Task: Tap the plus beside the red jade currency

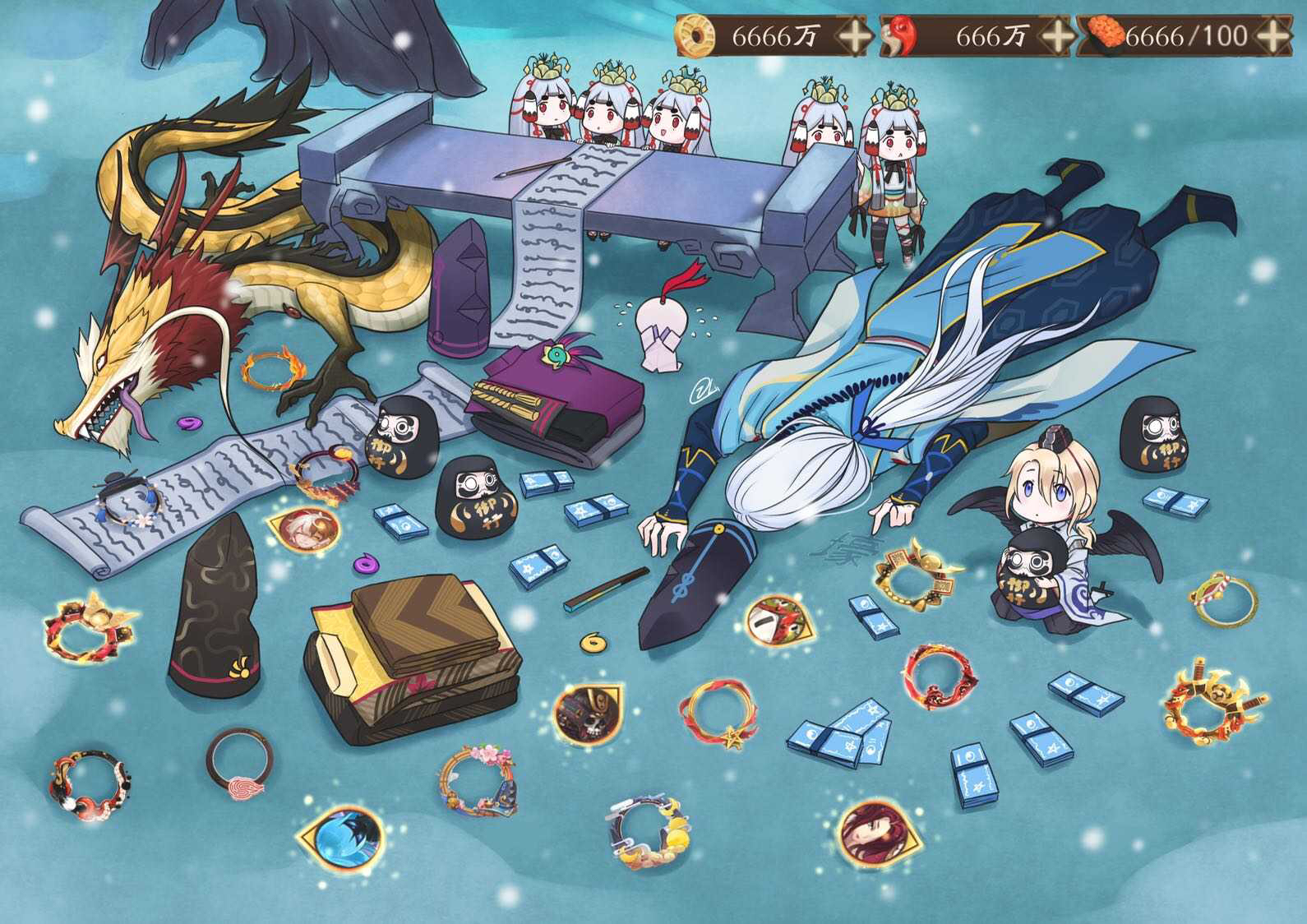Action: (x=1056, y=36)
